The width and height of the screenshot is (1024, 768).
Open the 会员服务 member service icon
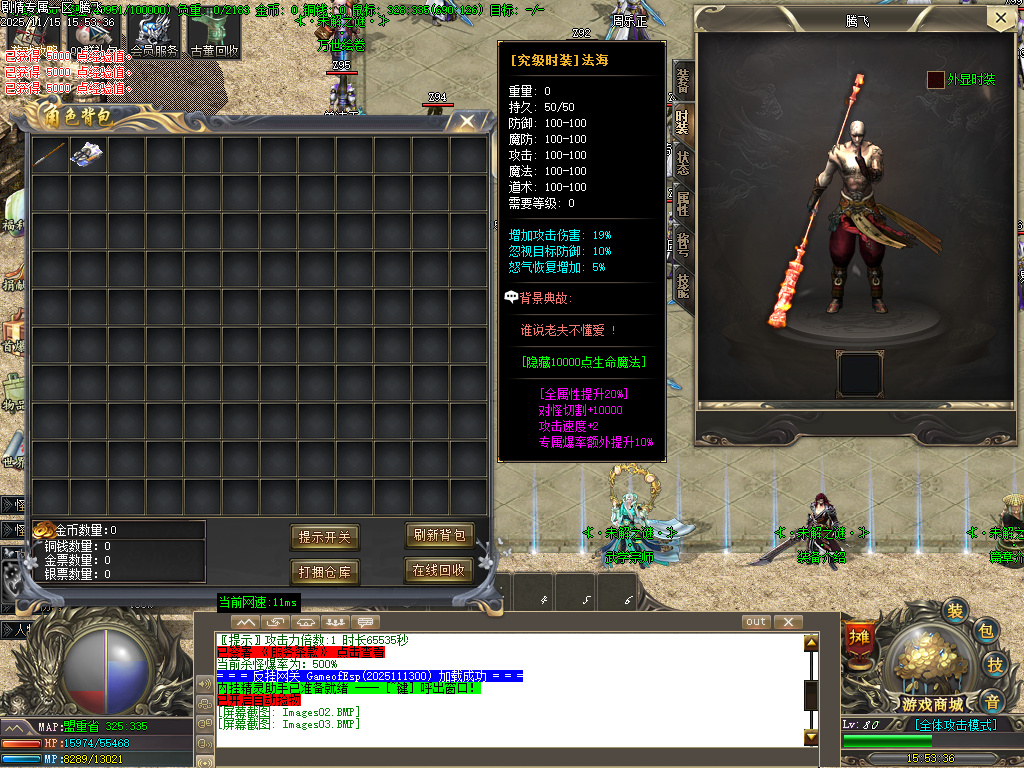(x=153, y=33)
